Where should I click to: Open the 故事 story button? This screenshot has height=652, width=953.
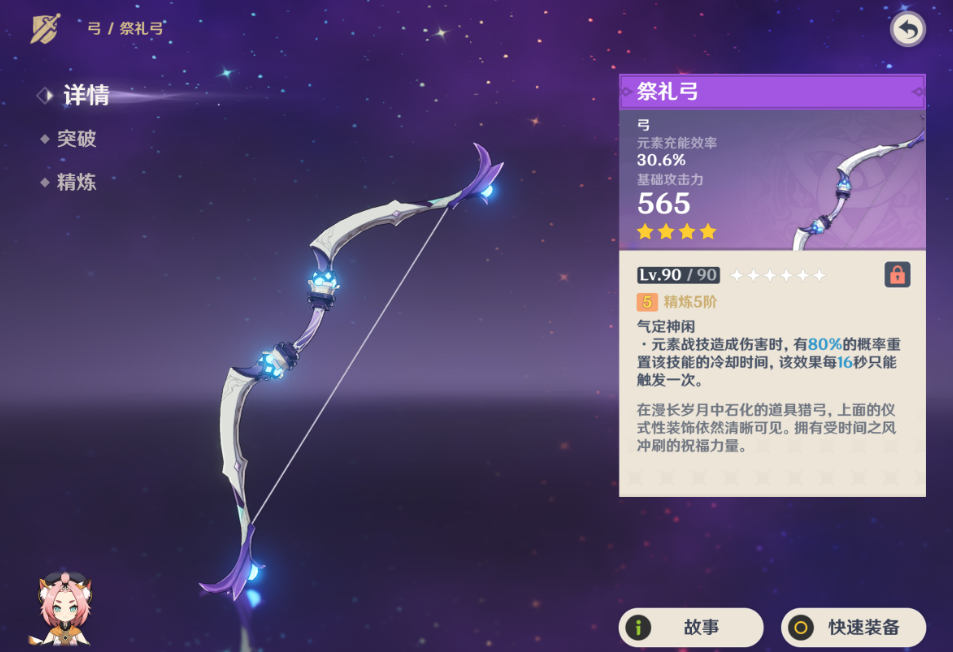coord(691,627)
